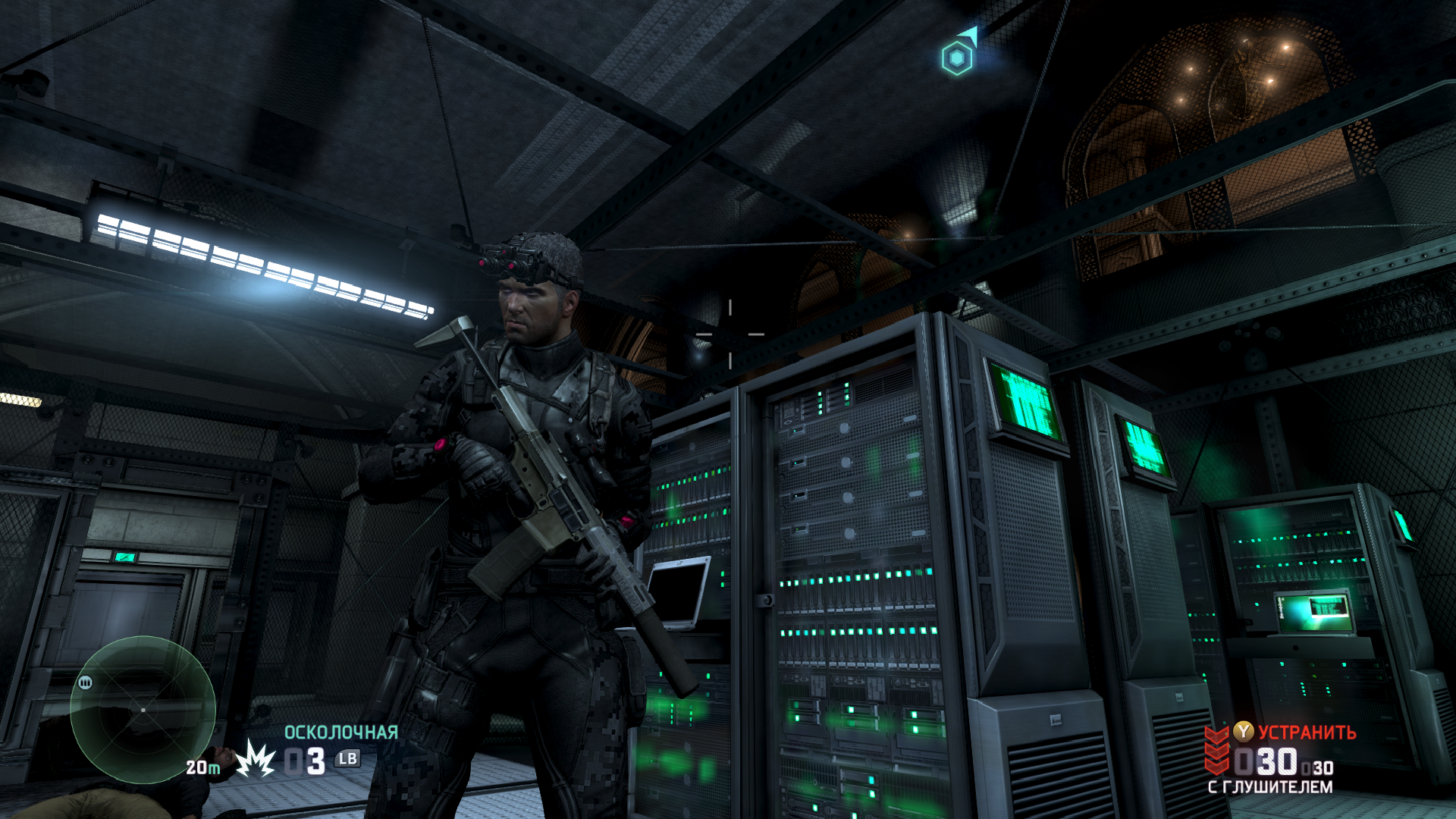Click the red execute chevrons icon
Viewport: 1456px width, 819px height.
coord(1217,749)
